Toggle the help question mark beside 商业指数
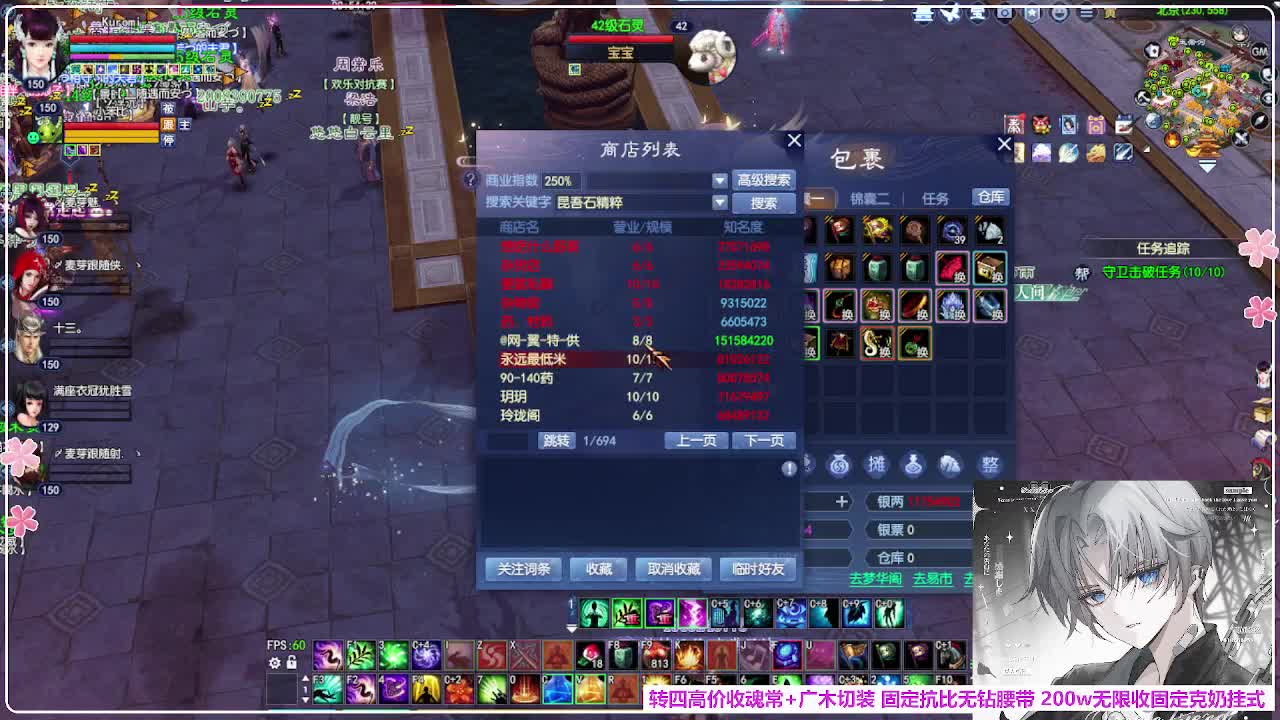Viewport: 1280px width, 720px height. 470,178
